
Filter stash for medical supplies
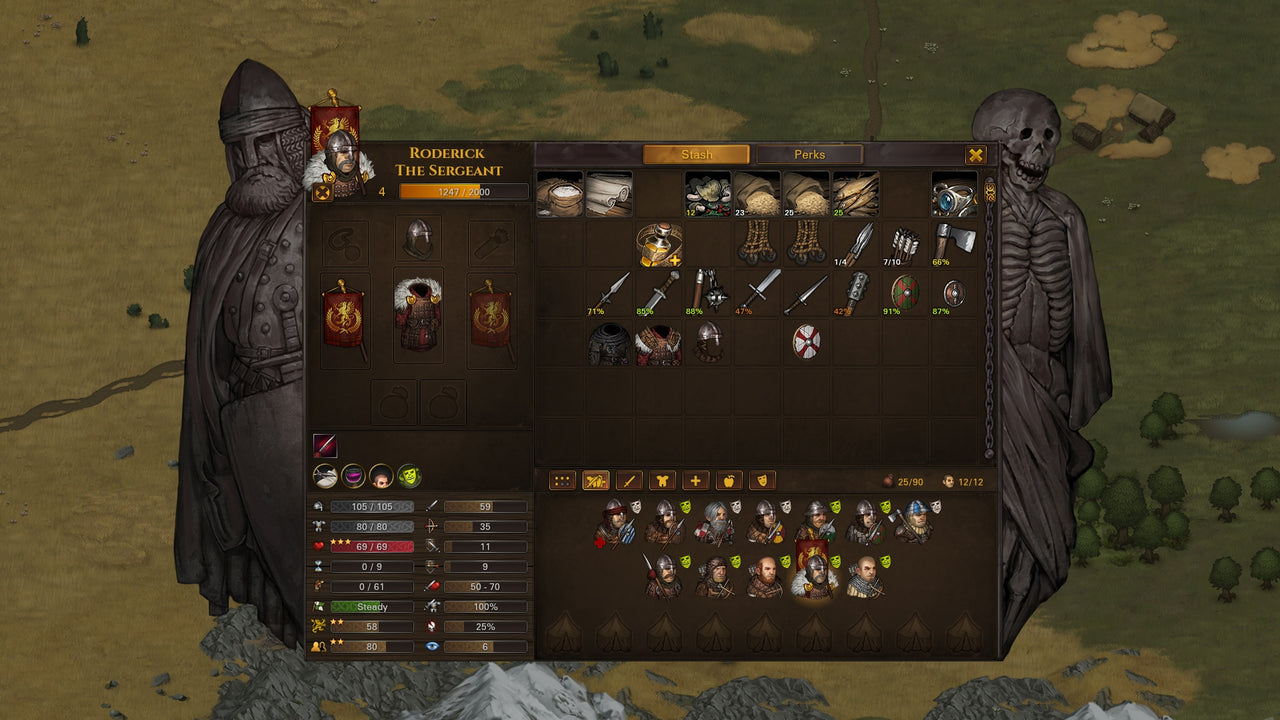696,480
